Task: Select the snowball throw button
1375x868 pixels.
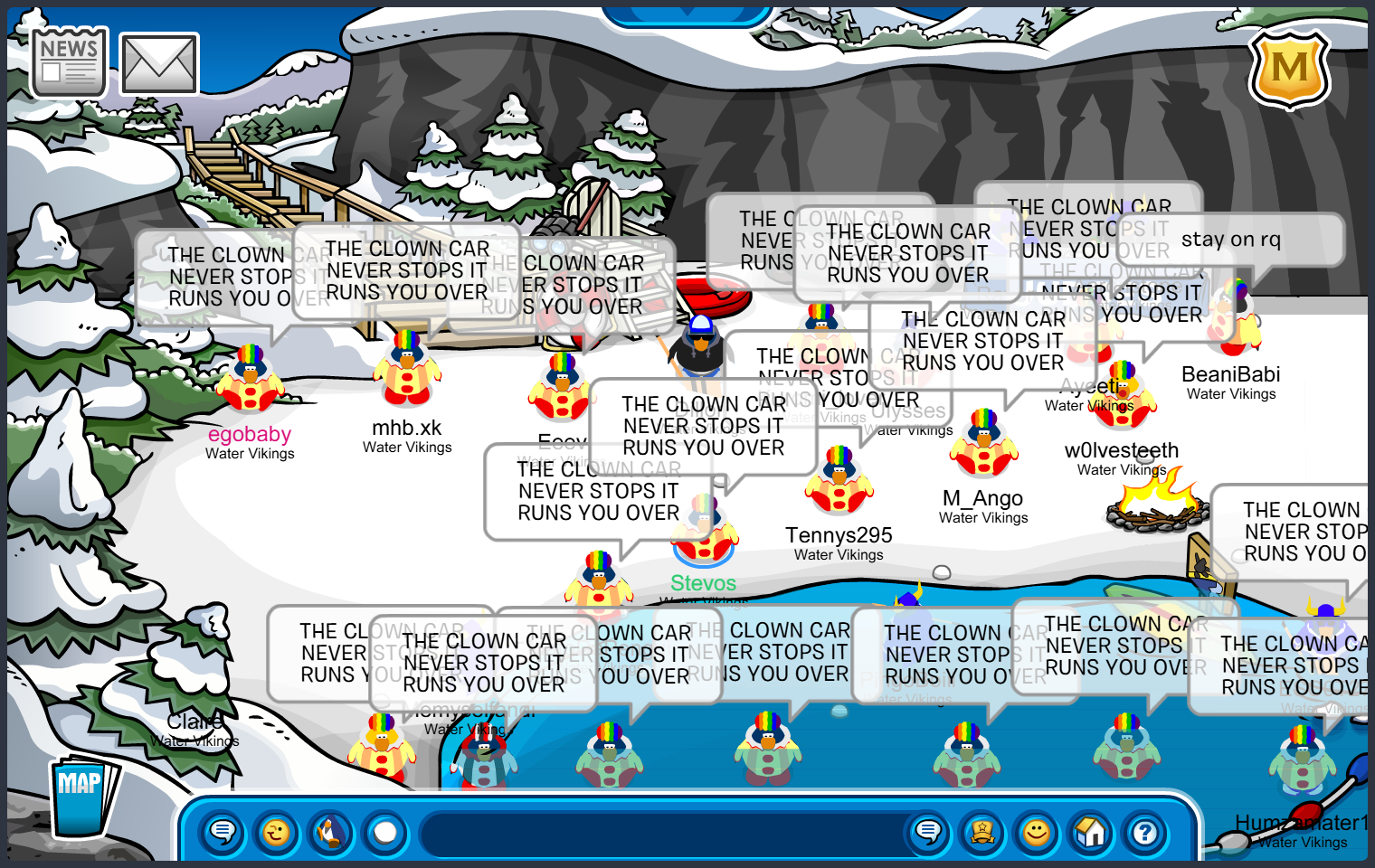Action: pyautogui.click(x=385, y=831)
